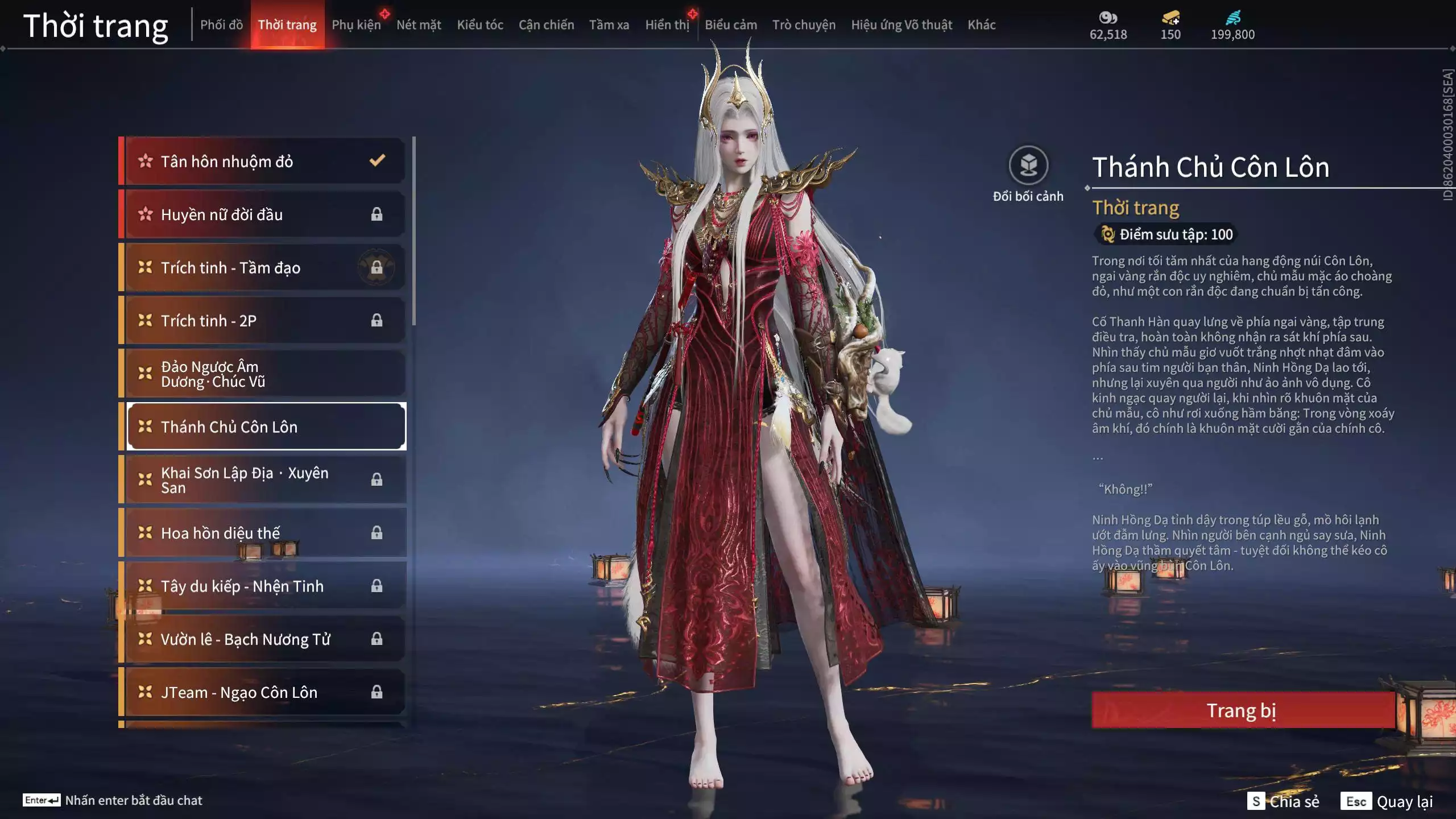The image size is (1456, 819).
Task: Switch to the Phối đồ tab
Action: (x=221, y=25)
